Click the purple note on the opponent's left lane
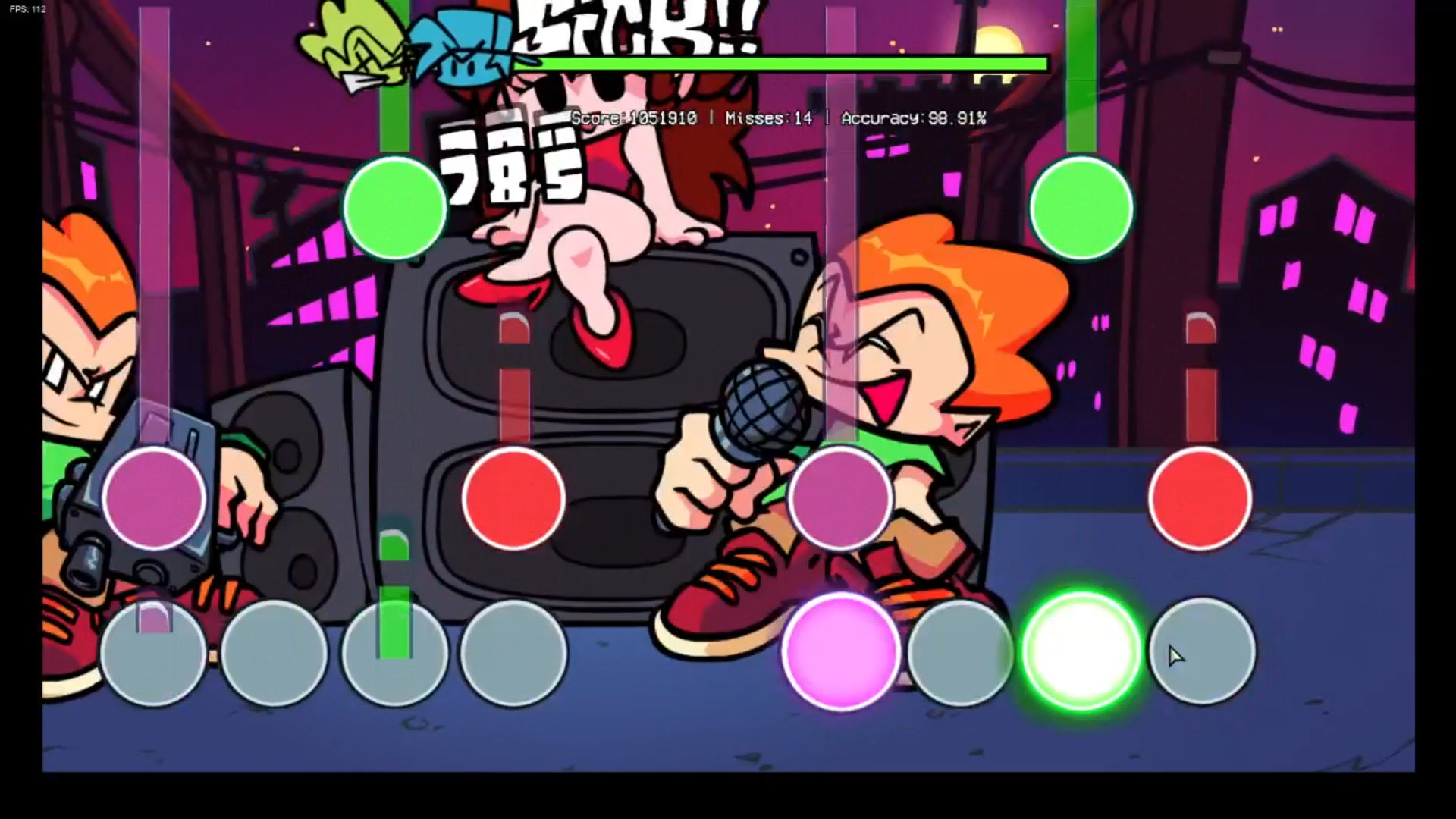Image resolution: width=1456 pixels, height=819 pixels. click(x=155, y=497)
